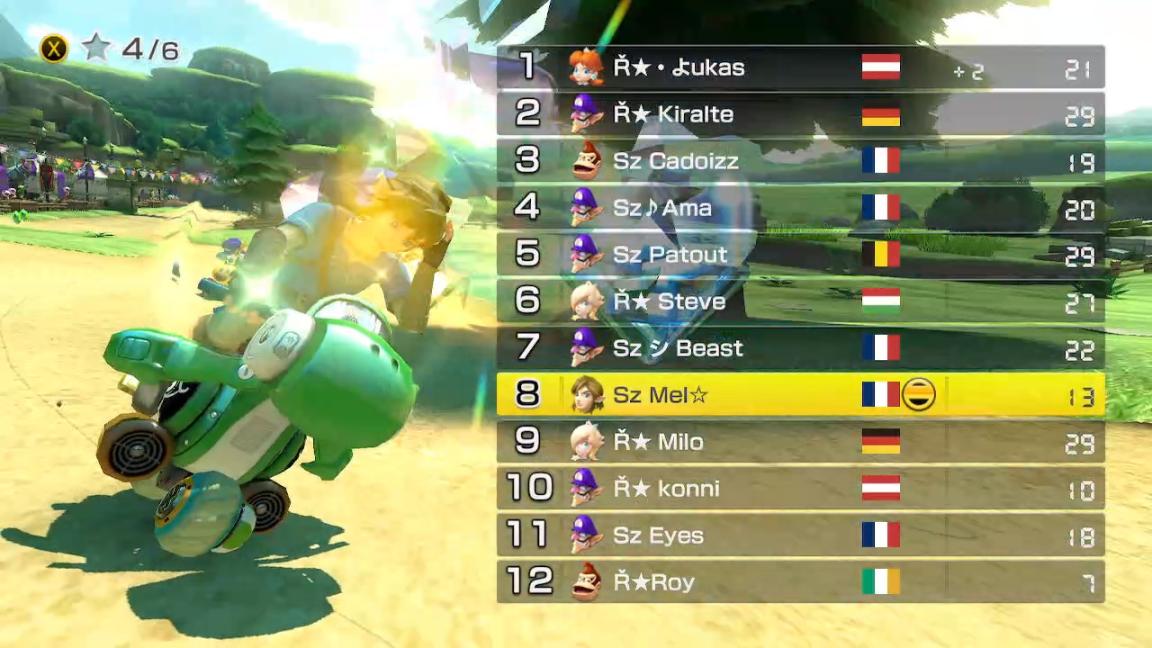The image size is (1152, 648).
Task: Click Milo's ninth-place row
Action: [800, 442]
